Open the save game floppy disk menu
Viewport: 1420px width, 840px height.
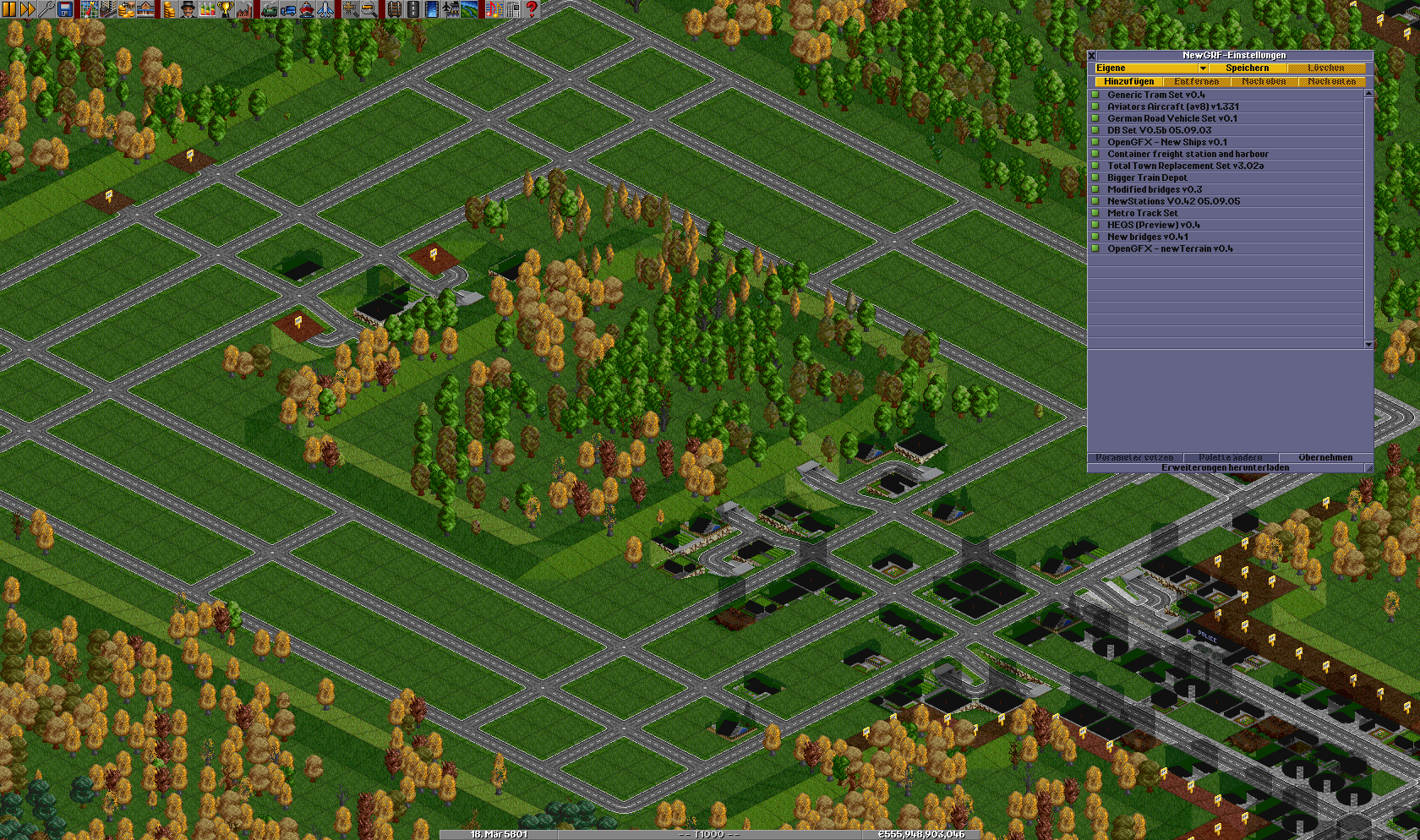coord(65,9)
